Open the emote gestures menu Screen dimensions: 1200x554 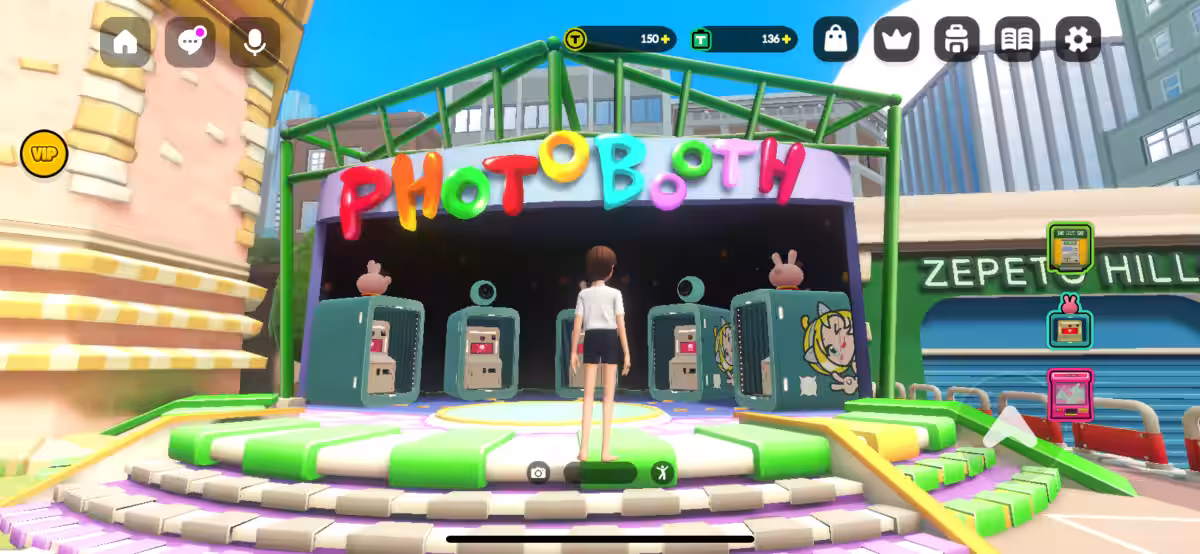(x=661, y=473)
